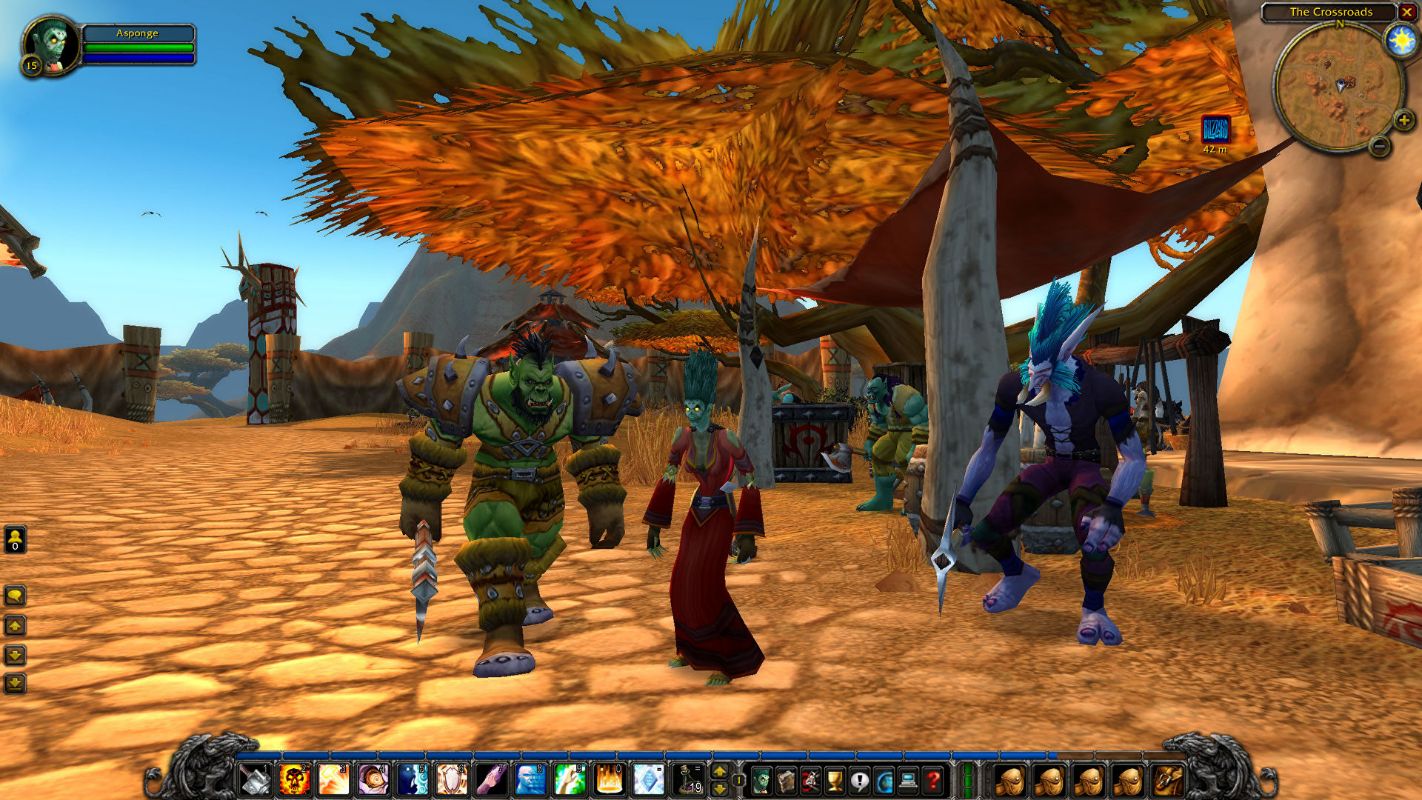Open the Talents icon on the micro menu
Image resolution: width=1422 pixels, height=800 pixels.
click(x=812, y=780)
